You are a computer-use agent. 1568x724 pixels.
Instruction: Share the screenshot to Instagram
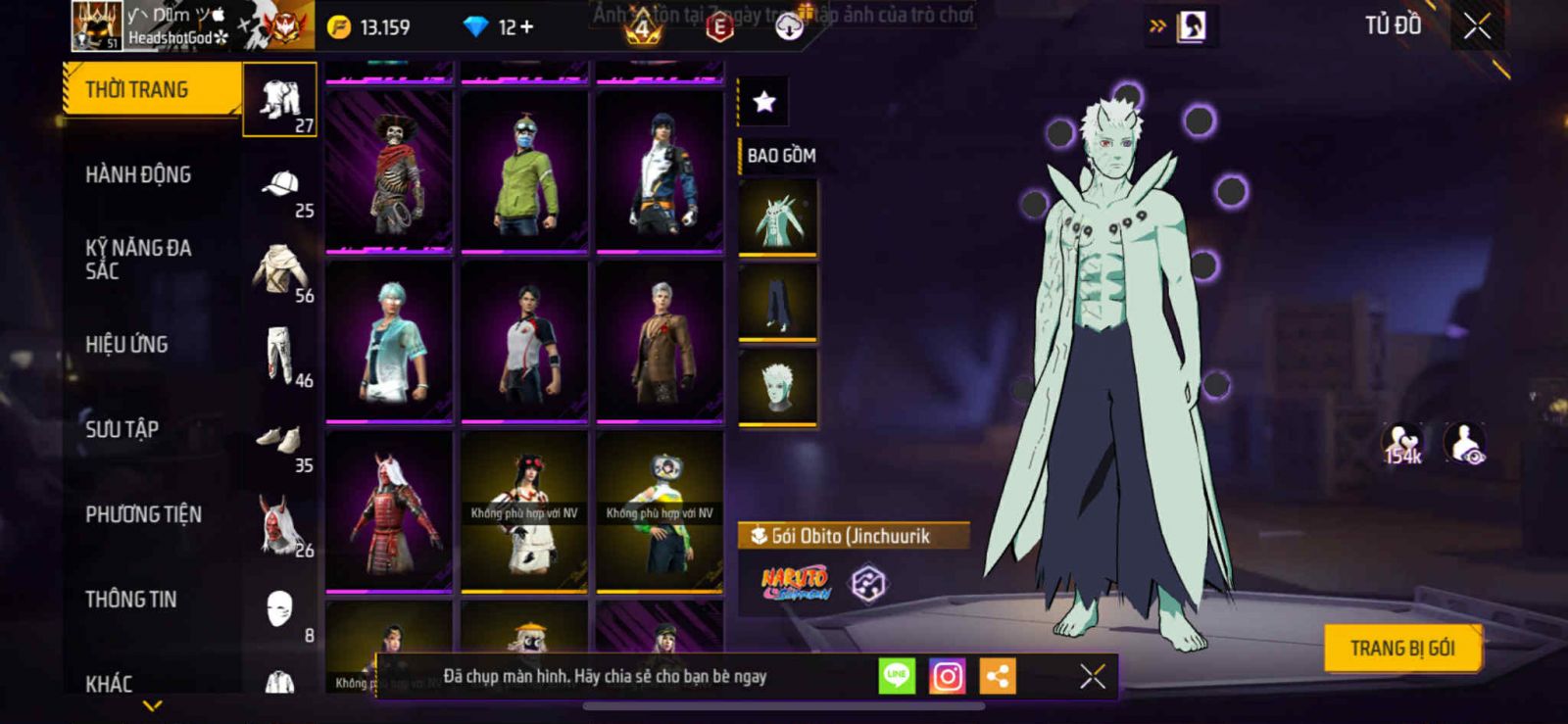[947, 676]
